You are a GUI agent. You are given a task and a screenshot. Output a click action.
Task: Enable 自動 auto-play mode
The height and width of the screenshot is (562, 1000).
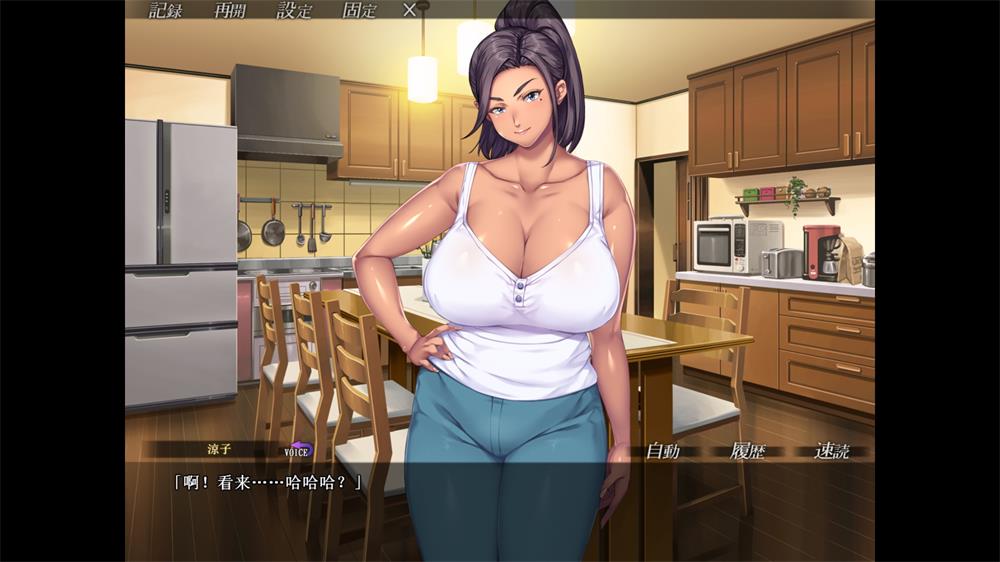[x=662, y=451]
